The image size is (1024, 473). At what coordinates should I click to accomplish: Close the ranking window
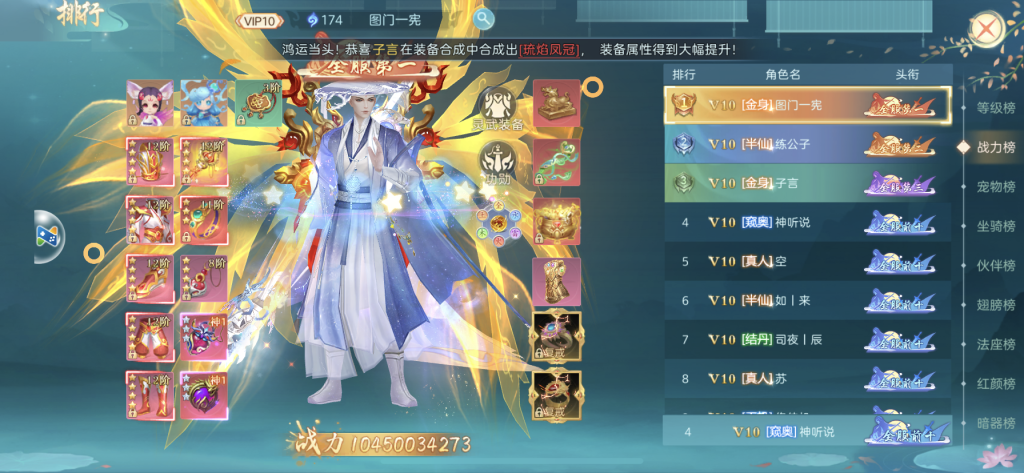(x=986, y=28)
